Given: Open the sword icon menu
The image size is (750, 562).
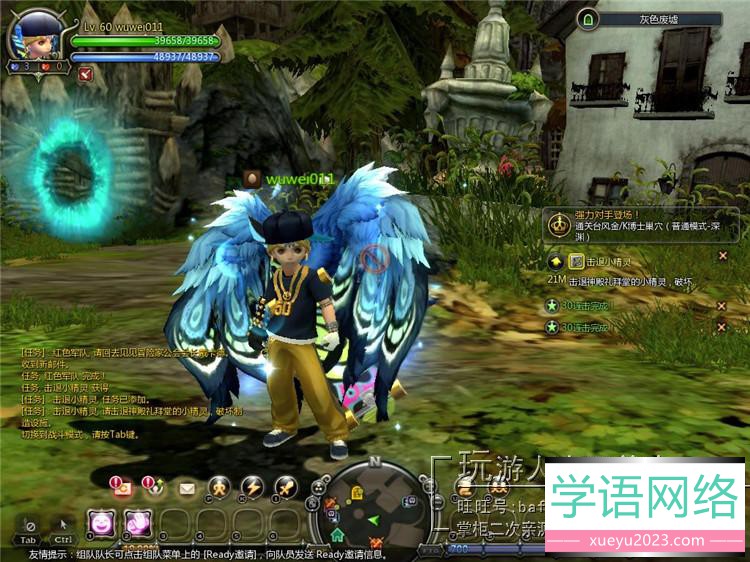Looking at the screenshot, I should (x=285, y=487).
